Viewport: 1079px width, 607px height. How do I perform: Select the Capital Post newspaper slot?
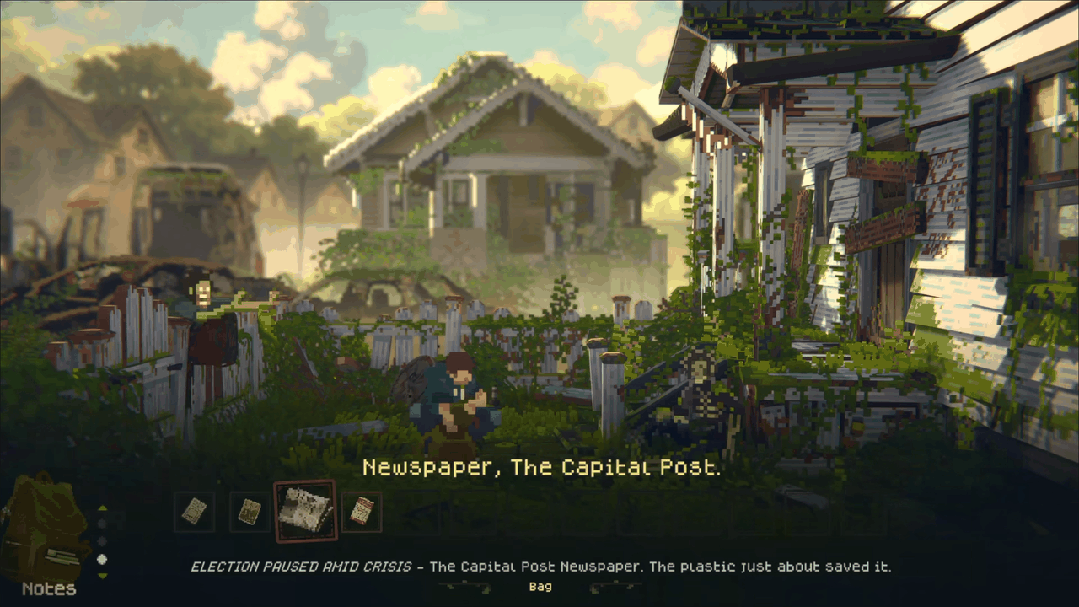coord(305,511)
